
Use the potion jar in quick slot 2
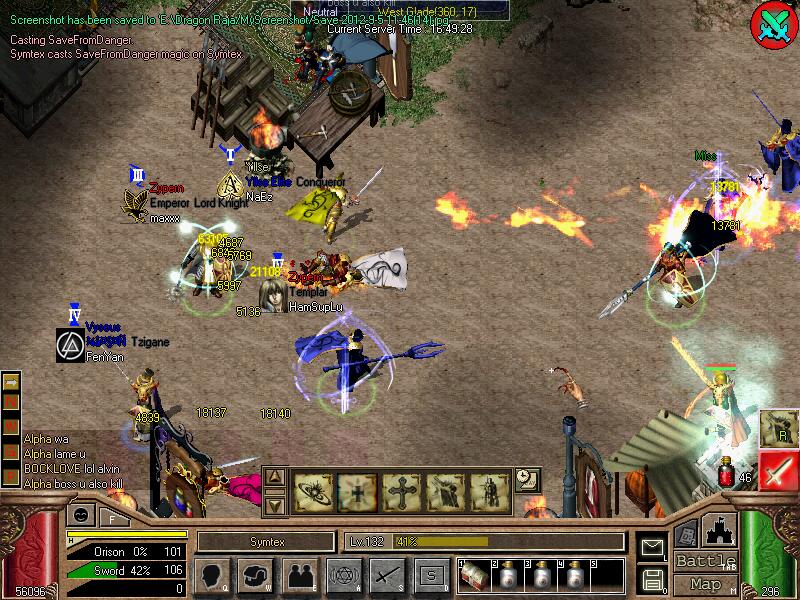(505, 577)
